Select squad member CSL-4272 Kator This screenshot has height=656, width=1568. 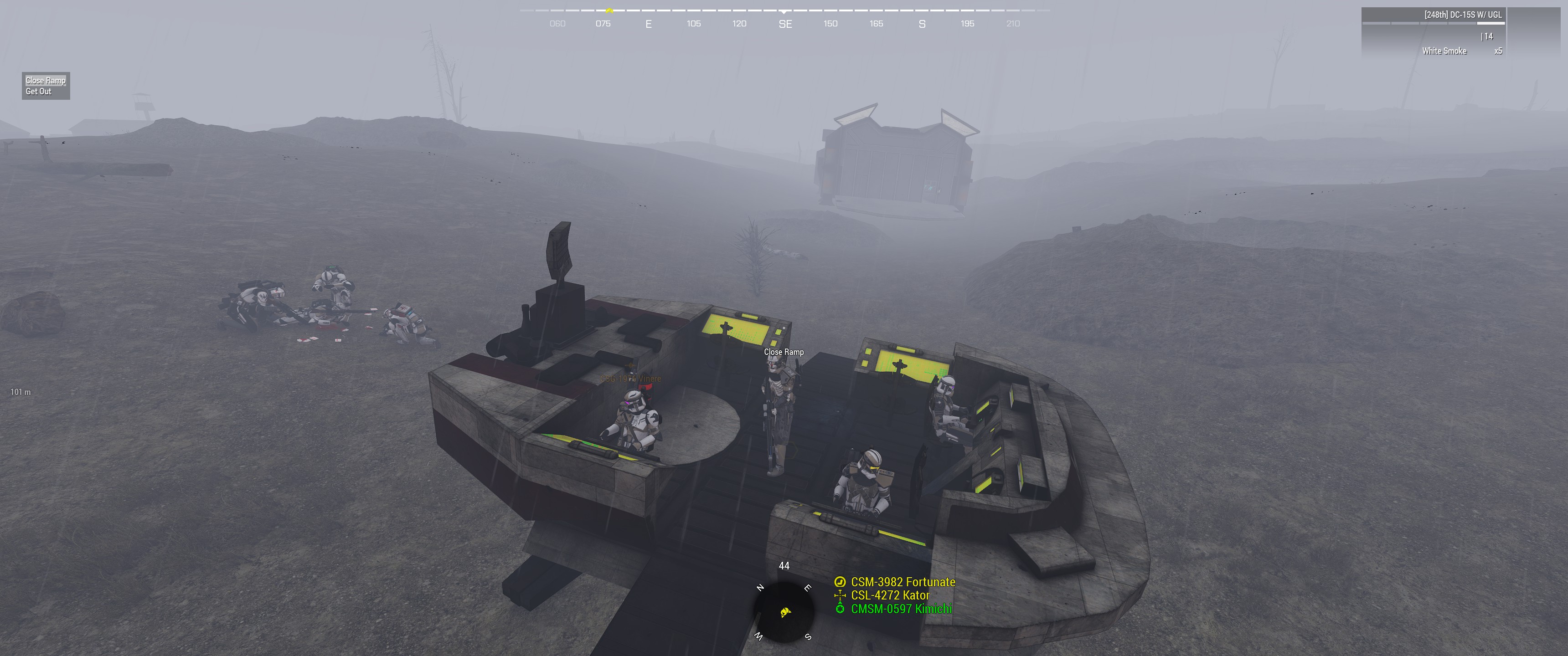click(x=889, y=595)
